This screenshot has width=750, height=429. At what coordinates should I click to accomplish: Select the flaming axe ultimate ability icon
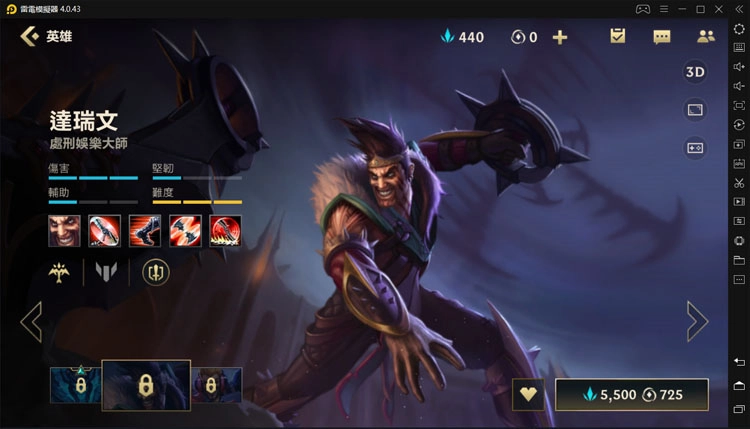225,230
